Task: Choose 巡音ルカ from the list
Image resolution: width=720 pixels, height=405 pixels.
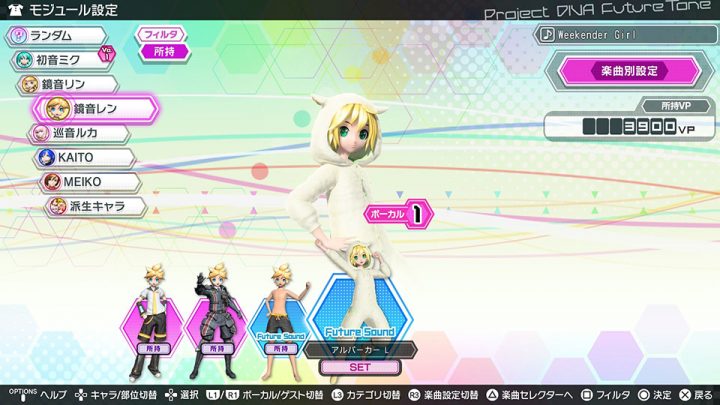Action: [x=79, y=133]
